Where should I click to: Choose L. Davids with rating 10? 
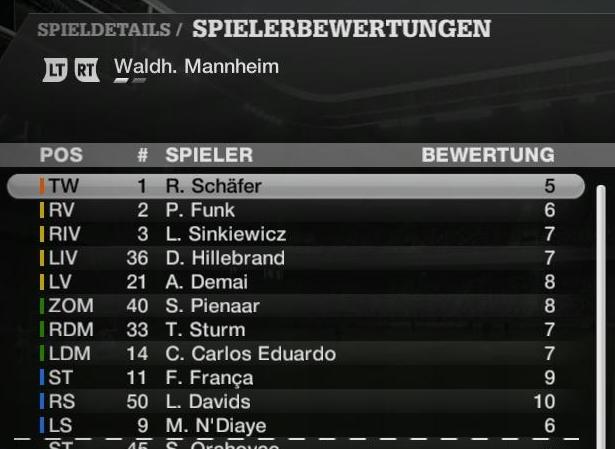[296, 402]
